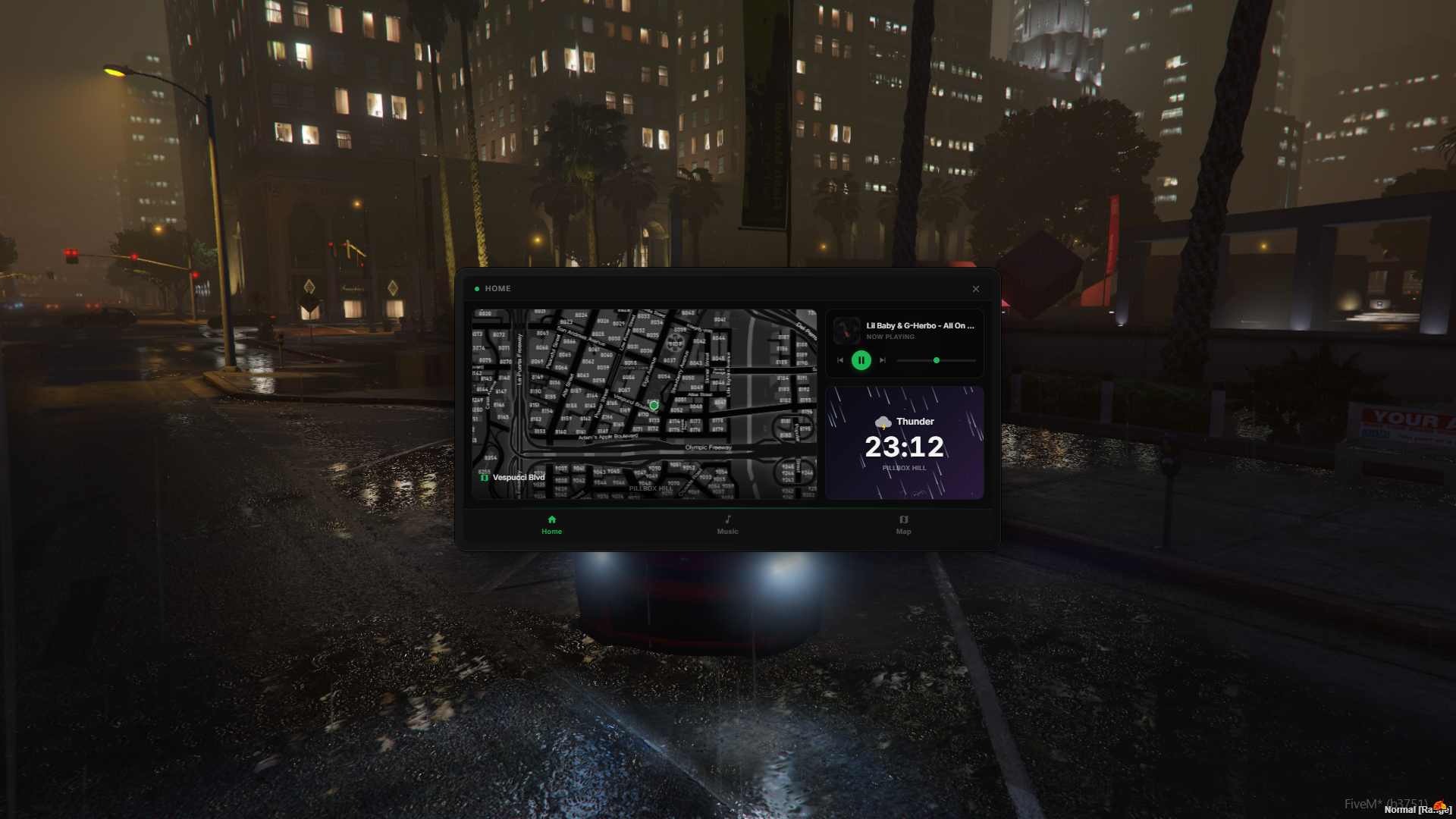Switch to the Music tab
The image size is (1456, 819).
point(727,525)
